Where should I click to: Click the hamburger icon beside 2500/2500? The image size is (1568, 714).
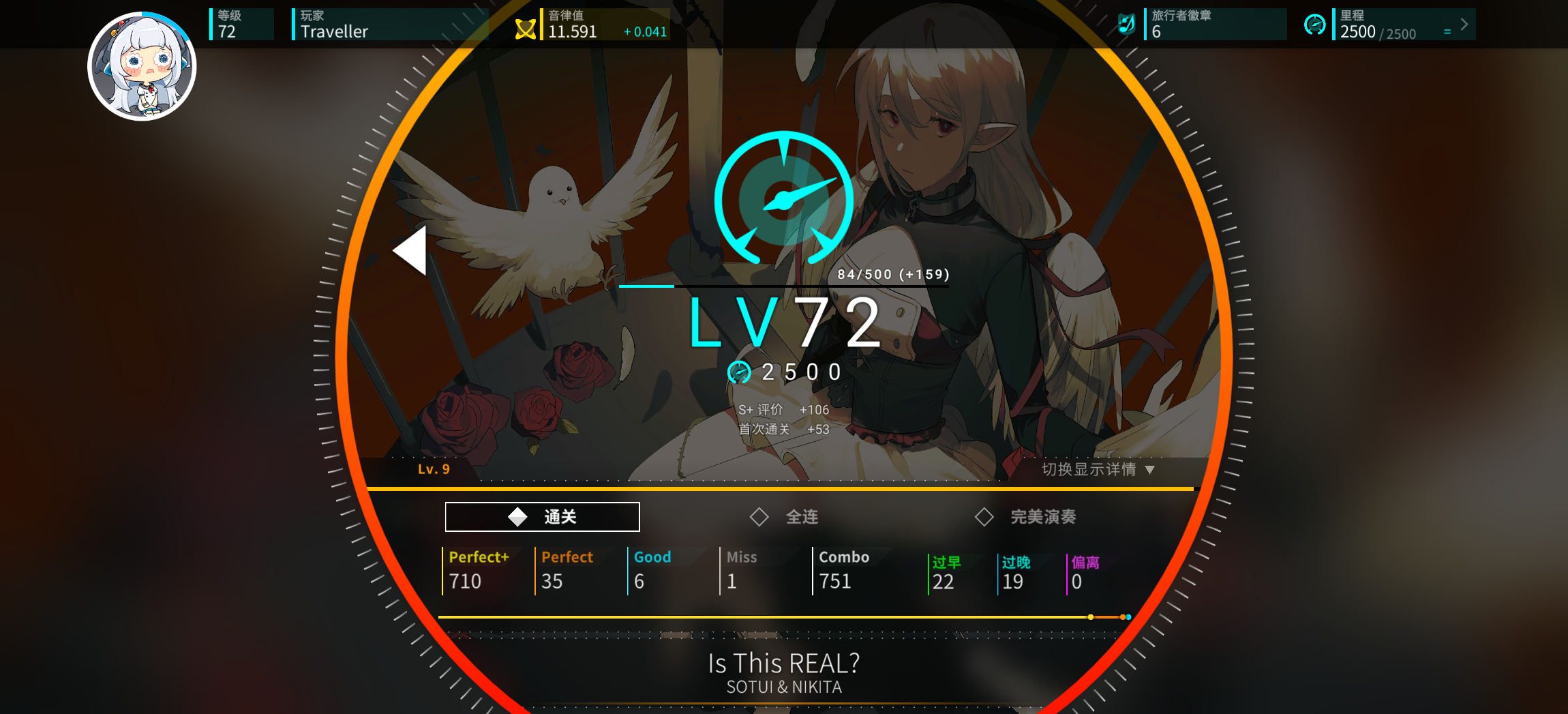(x=1447, y=31)
